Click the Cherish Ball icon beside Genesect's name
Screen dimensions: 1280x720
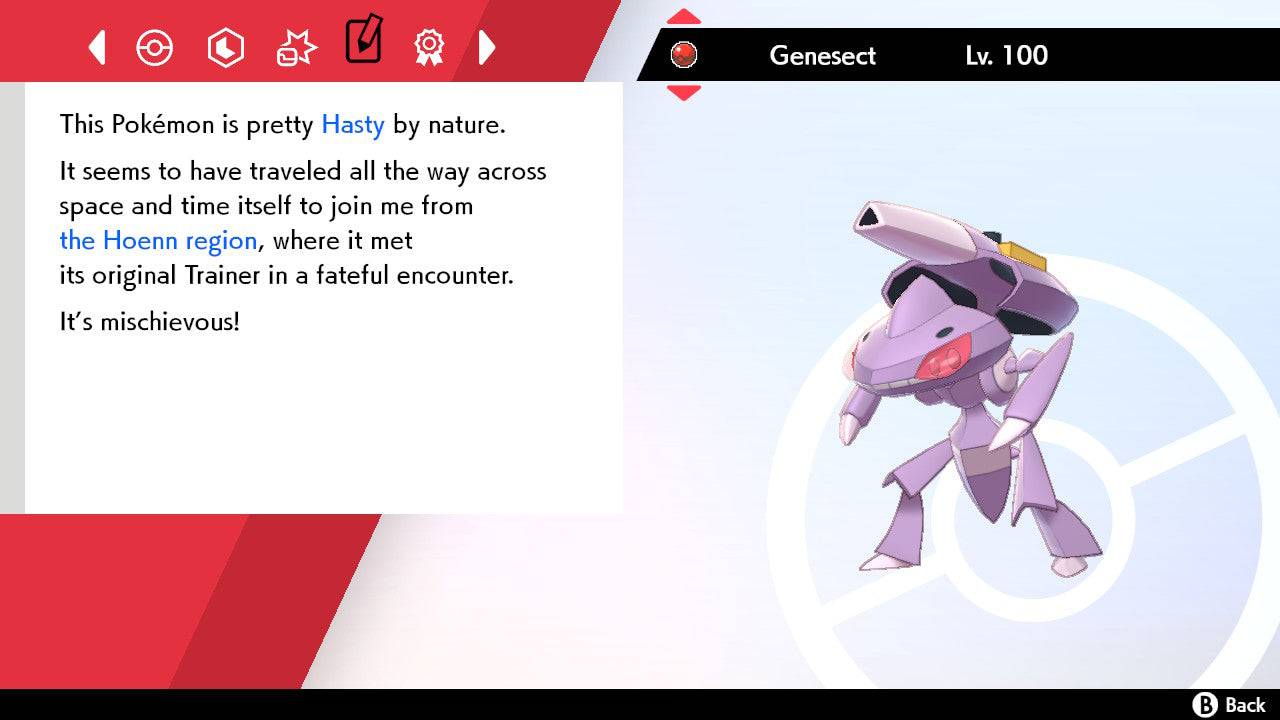tap(685, 55)
